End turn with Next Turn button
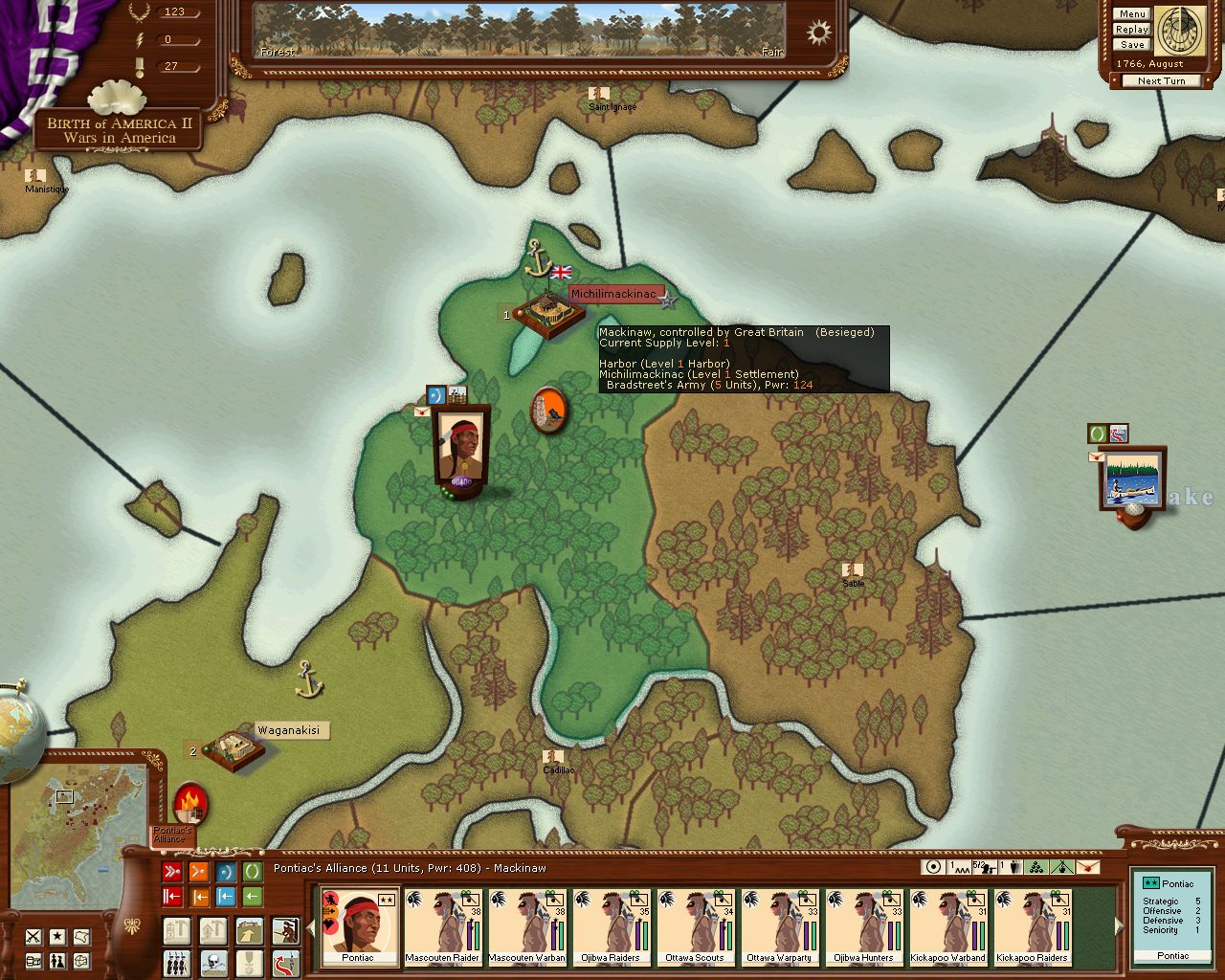This screenshot has height=980, width=1225. [1161, 81]
